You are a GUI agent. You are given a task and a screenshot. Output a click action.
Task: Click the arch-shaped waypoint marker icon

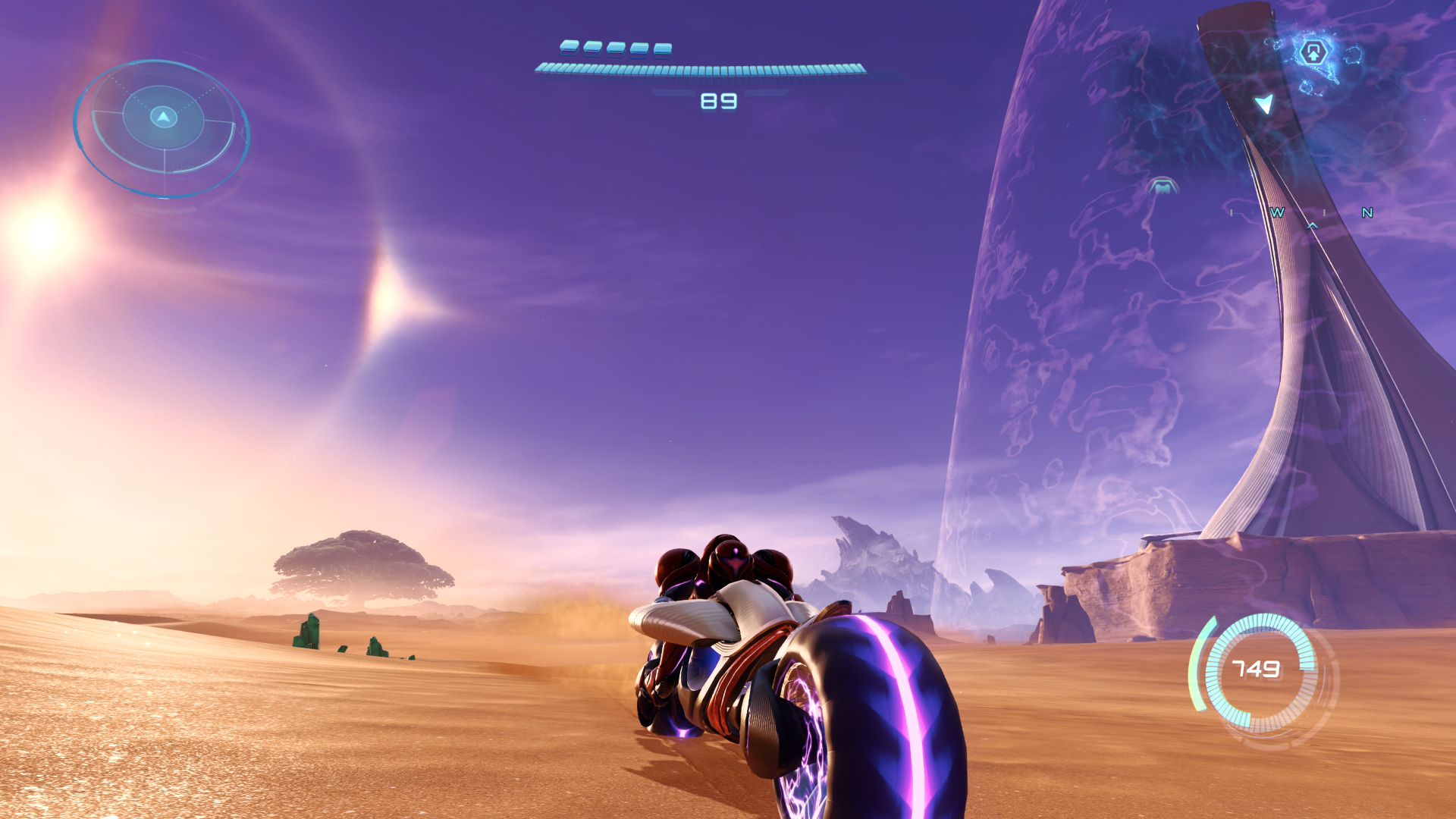tap(1161, 186)
